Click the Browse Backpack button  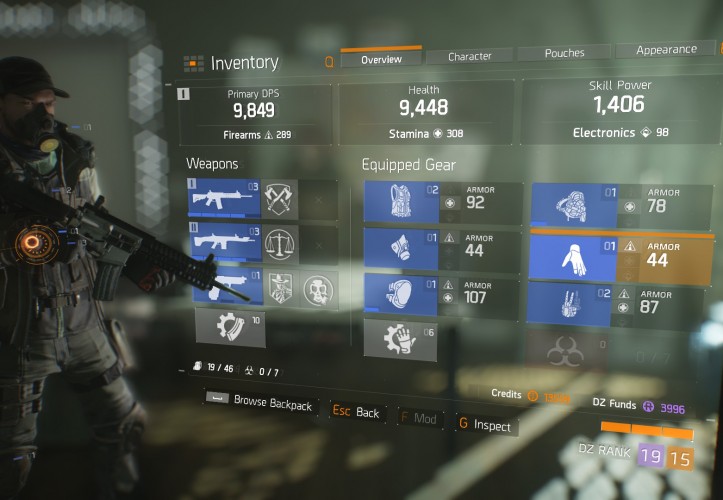pyautogui.click(x=262, y=404)
